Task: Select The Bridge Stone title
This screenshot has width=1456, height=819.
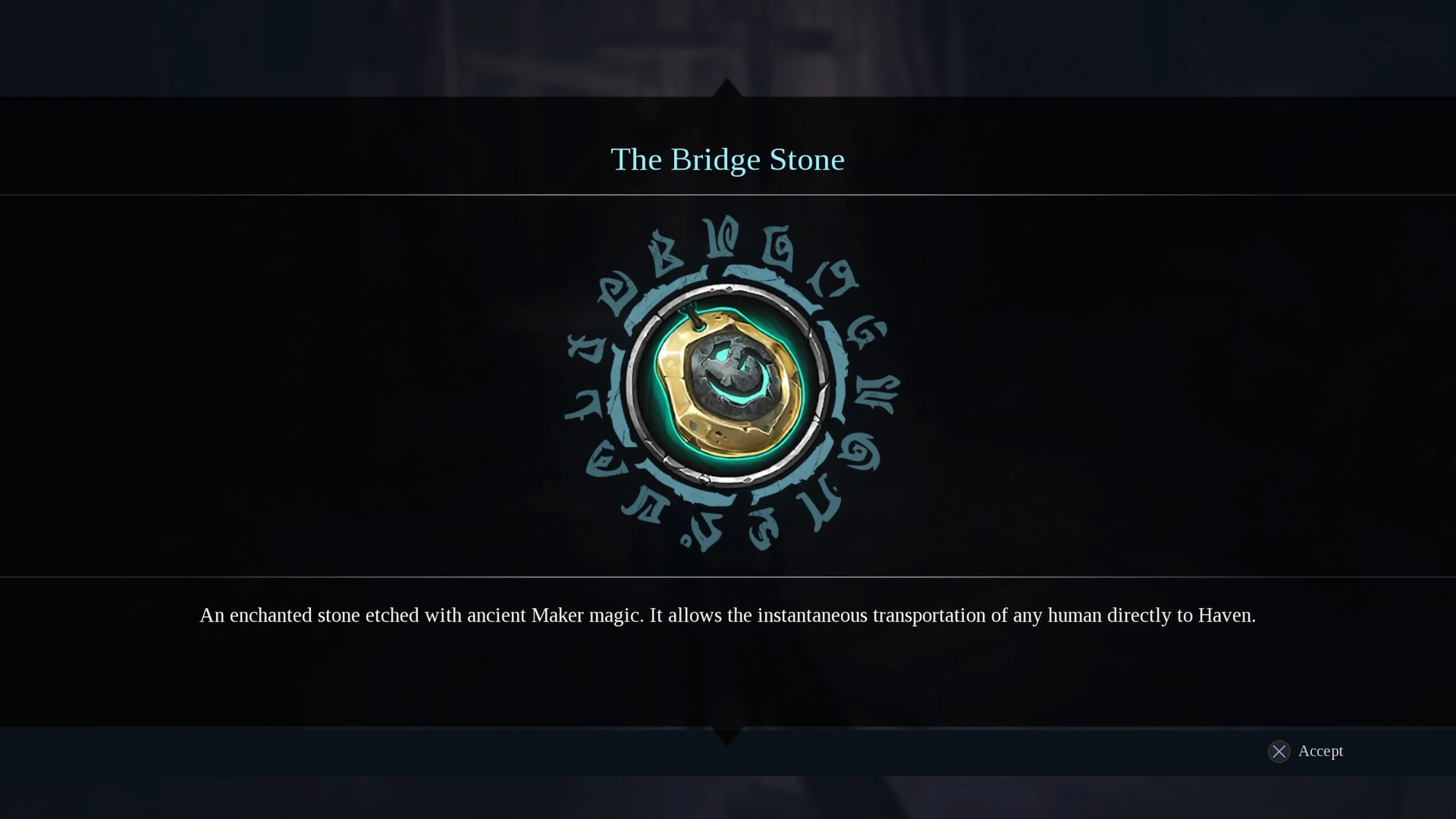Action: (727, 159)
